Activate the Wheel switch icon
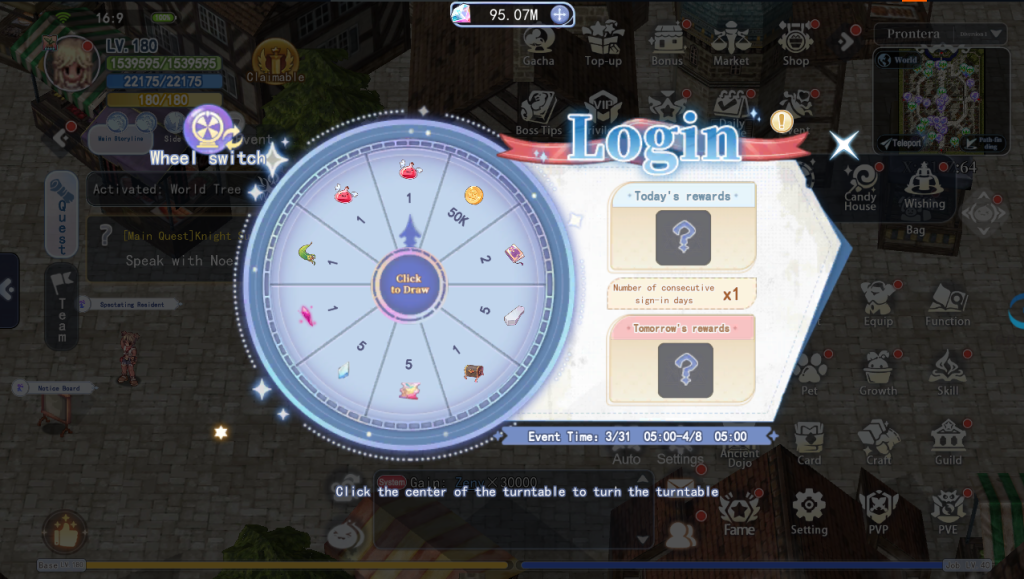 tap(208, 129)
